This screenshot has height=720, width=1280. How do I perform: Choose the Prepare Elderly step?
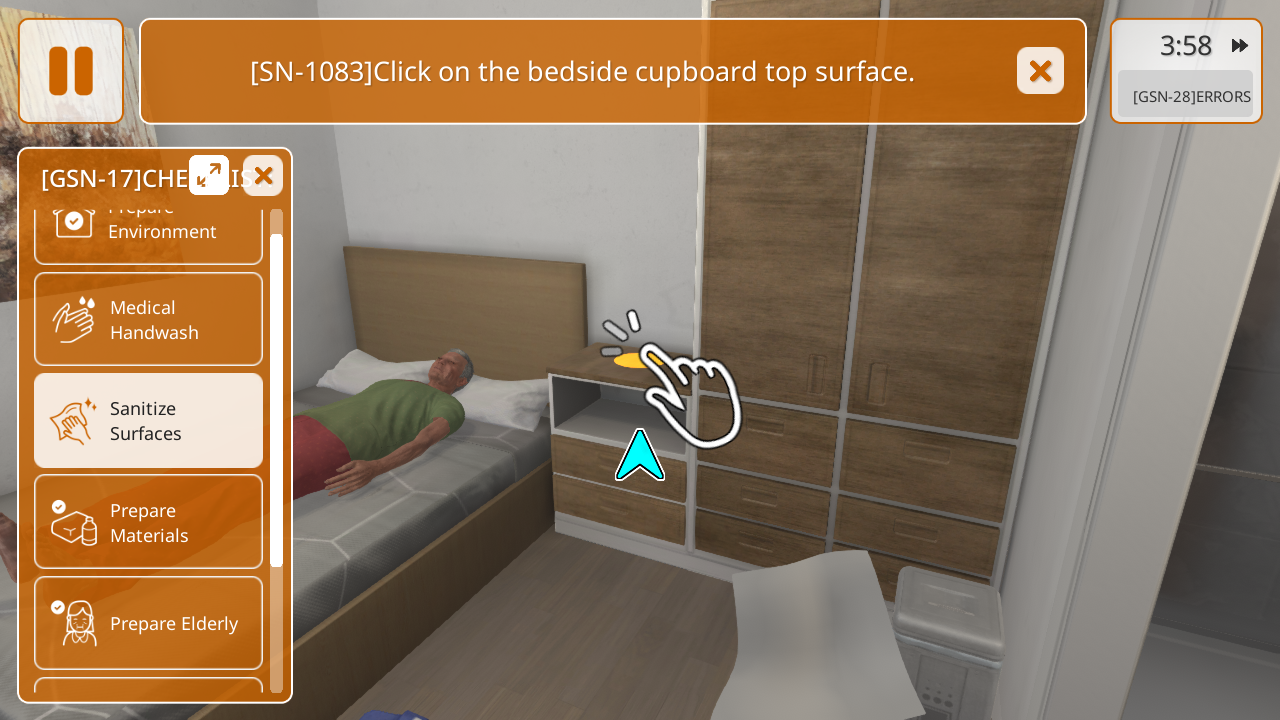pyautogui.click(x=148, y=623)
